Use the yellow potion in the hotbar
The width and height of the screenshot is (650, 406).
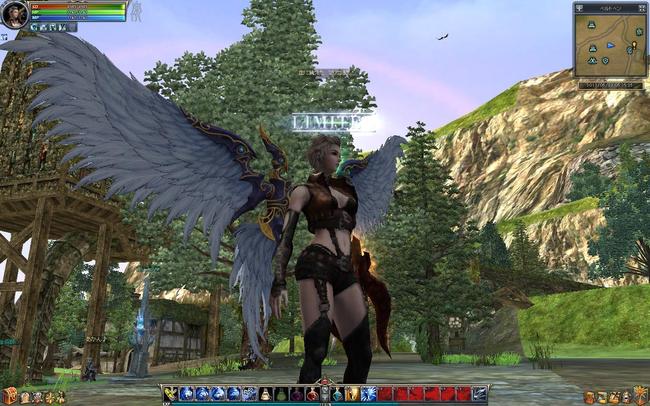pyautogui.click(x=265, y=394)
